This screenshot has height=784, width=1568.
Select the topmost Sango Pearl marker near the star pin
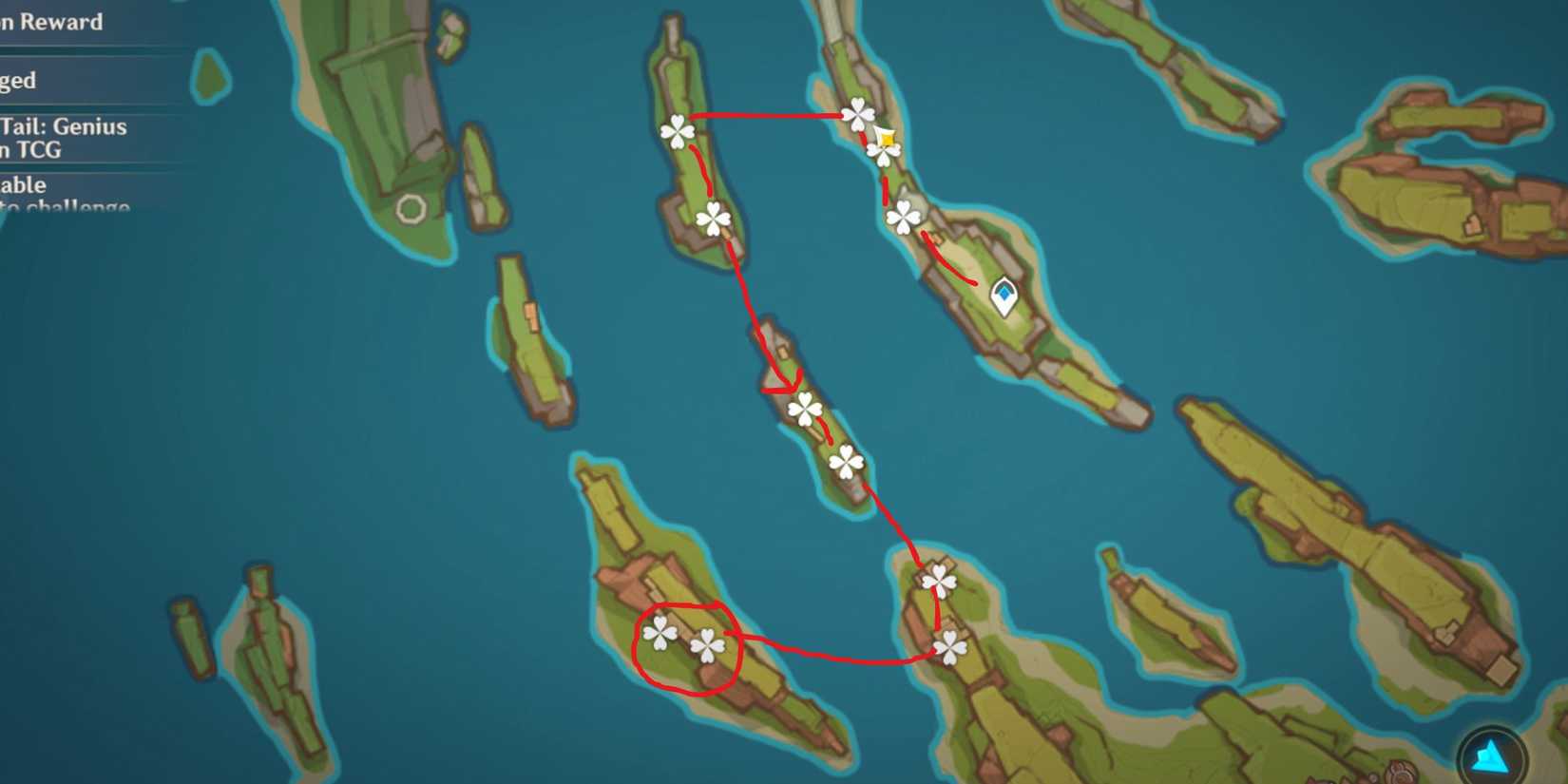860,113
